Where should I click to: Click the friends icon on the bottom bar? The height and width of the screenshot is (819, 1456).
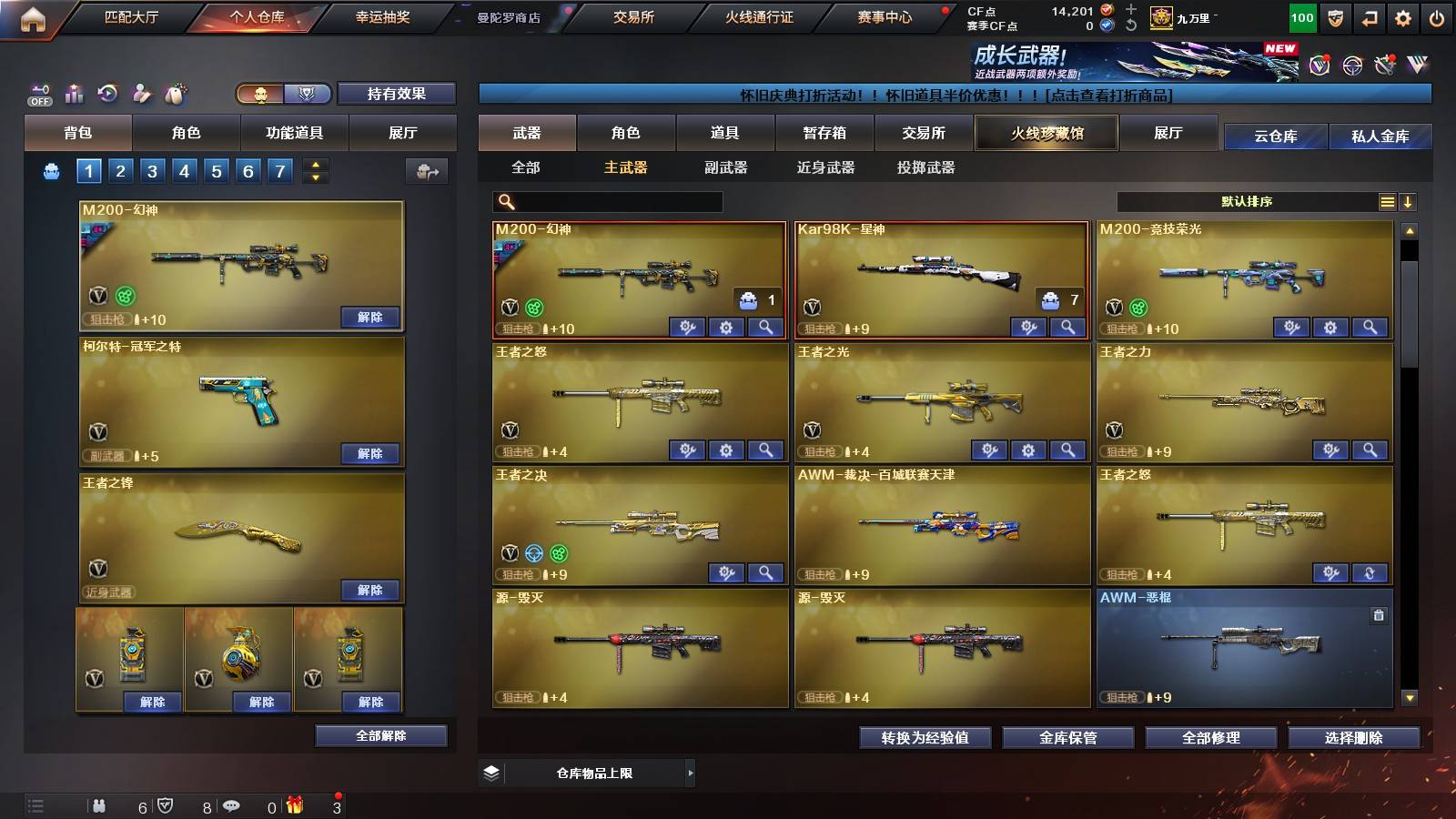[100, 805]
